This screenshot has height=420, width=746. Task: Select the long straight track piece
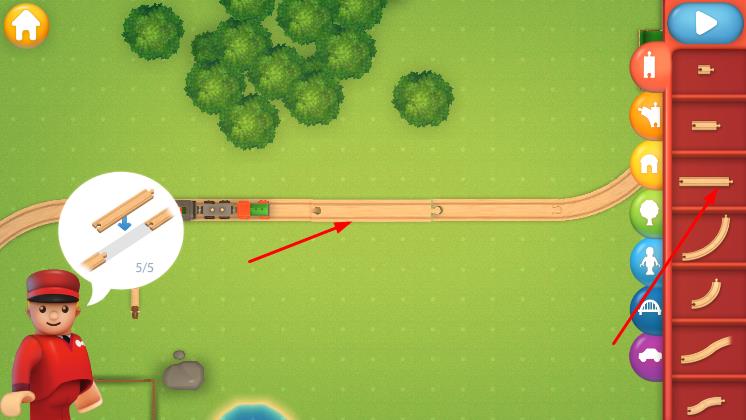pos(706,181)
